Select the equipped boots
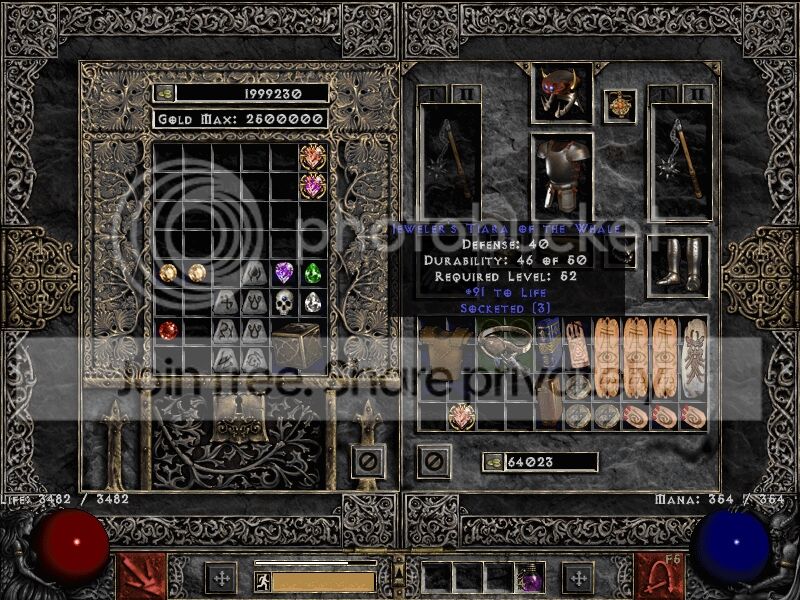The image size is (800, 600). (678, 262)
